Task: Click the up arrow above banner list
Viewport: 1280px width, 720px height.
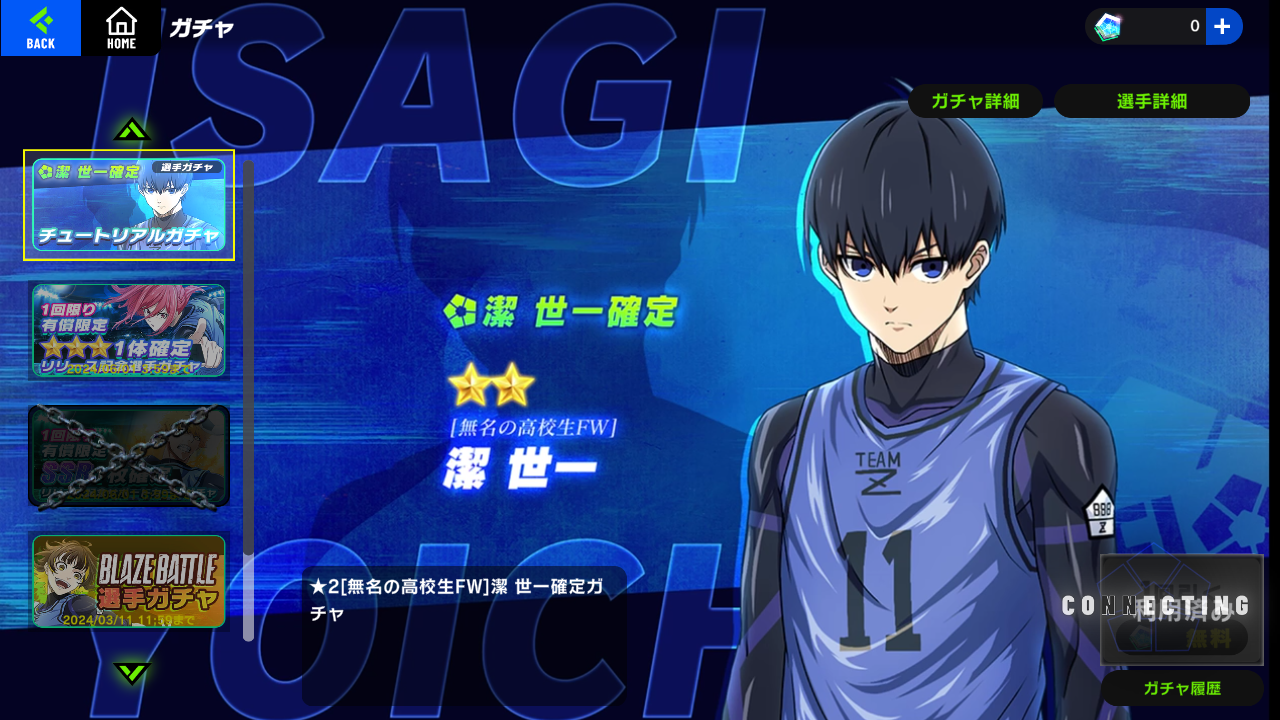Action: (x=132, y=130)
